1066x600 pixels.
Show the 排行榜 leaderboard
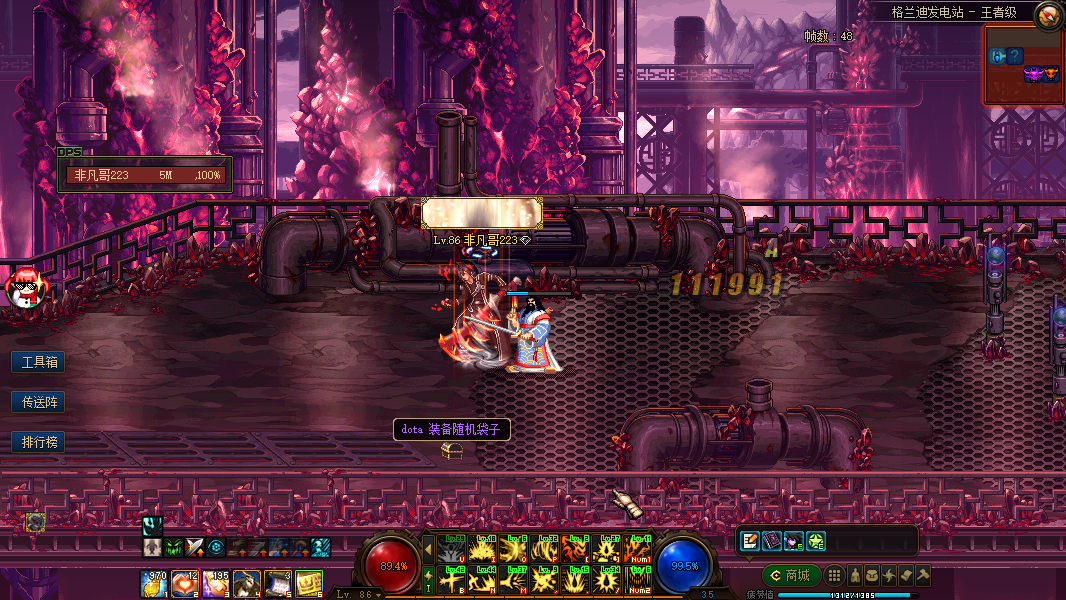(x=38, y=442)
